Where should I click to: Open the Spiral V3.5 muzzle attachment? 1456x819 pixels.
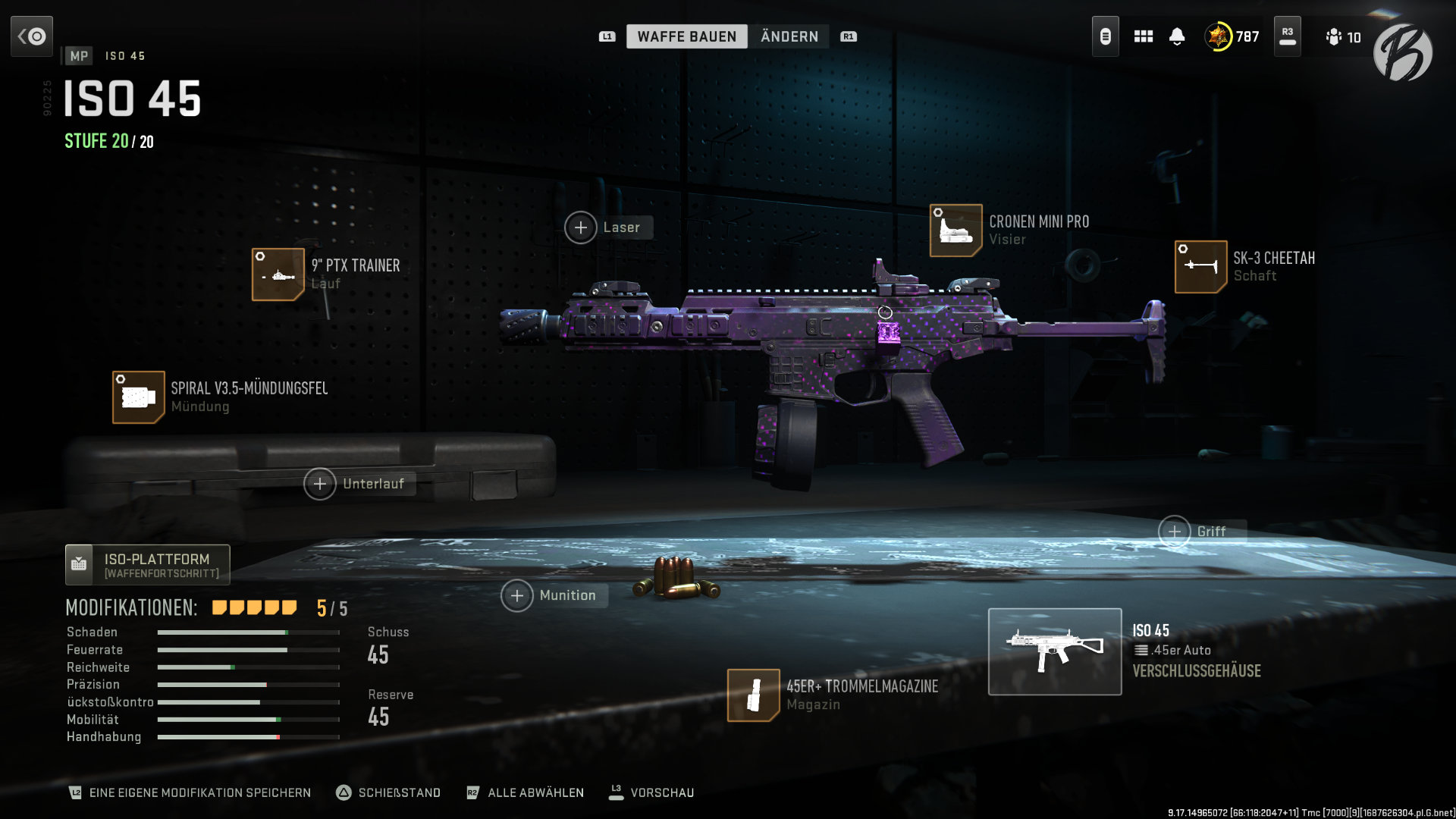coord(138,397)
